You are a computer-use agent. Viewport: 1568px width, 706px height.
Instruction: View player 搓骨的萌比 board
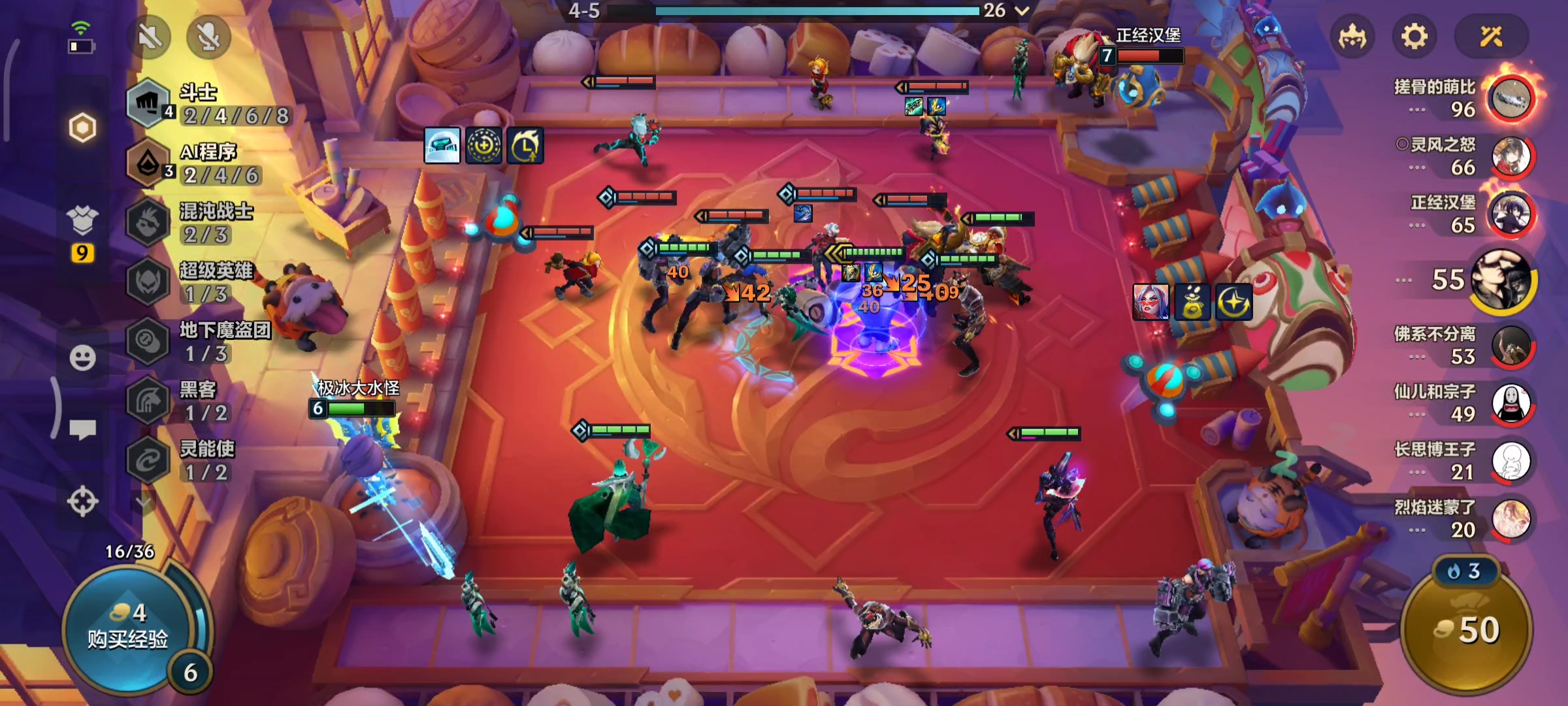(1511, 98)
